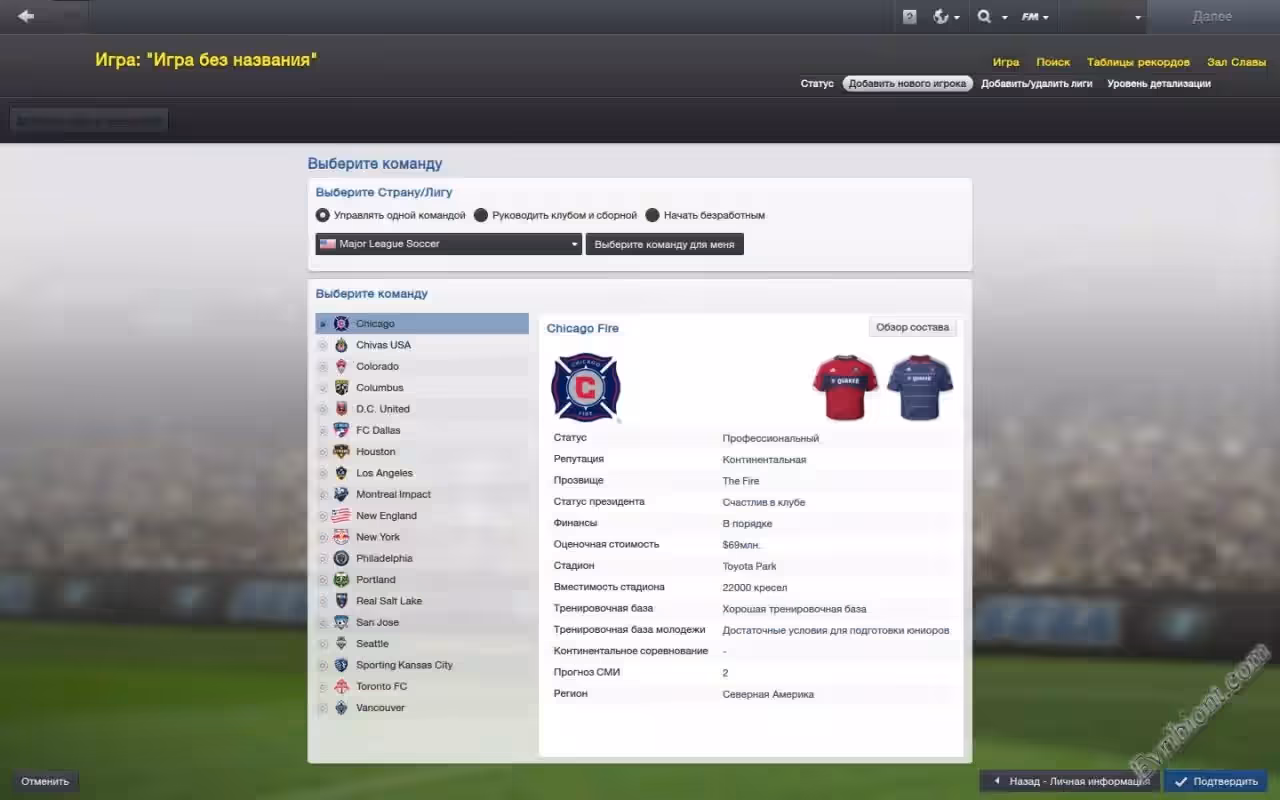Select the Начать безработным option
This screenshot has width=1280, height=800.
(653, 215)
